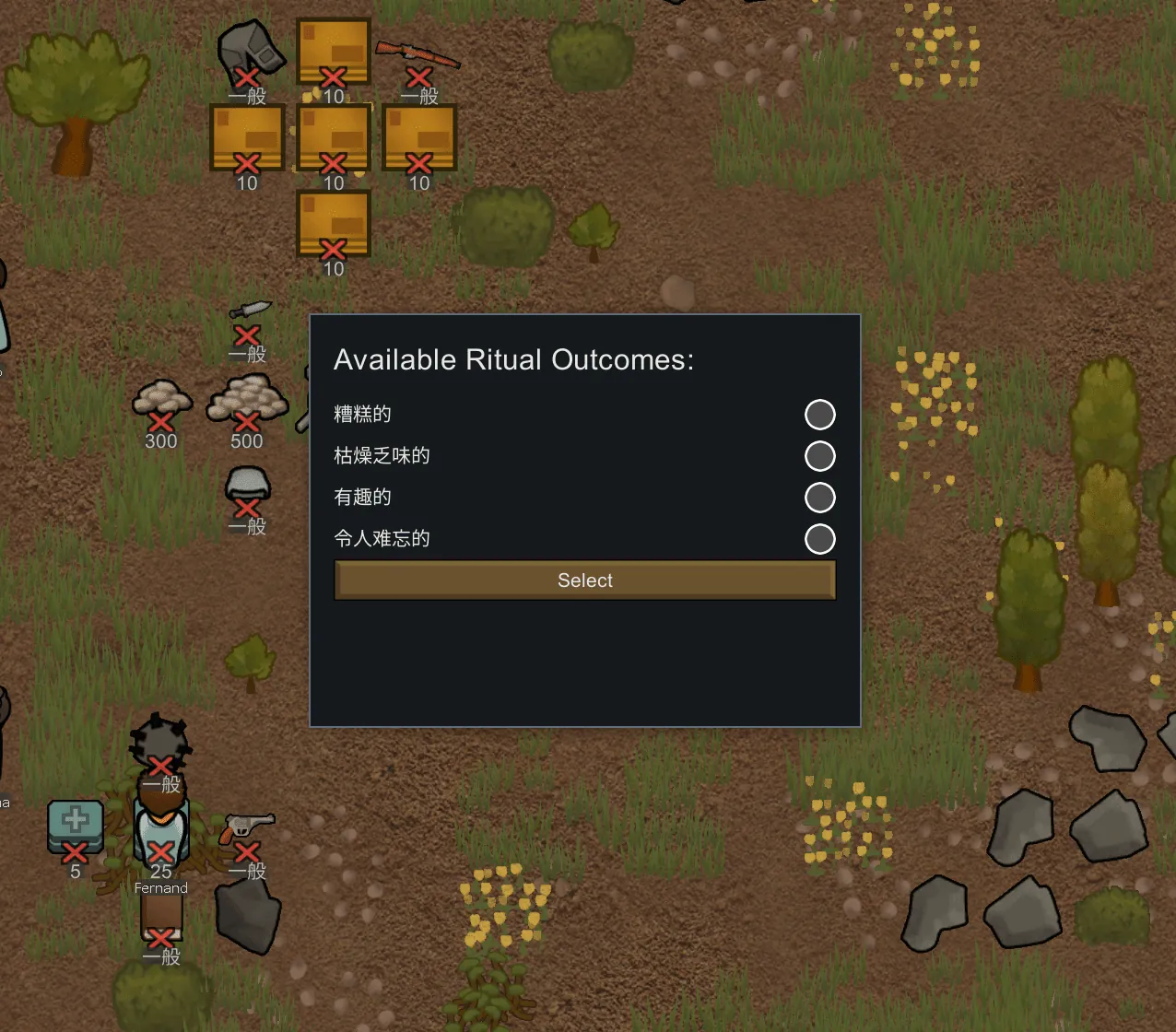Select the 糟糕的 ritual outcome option
The image size is (1176, 1032).
tap(819, 415)
